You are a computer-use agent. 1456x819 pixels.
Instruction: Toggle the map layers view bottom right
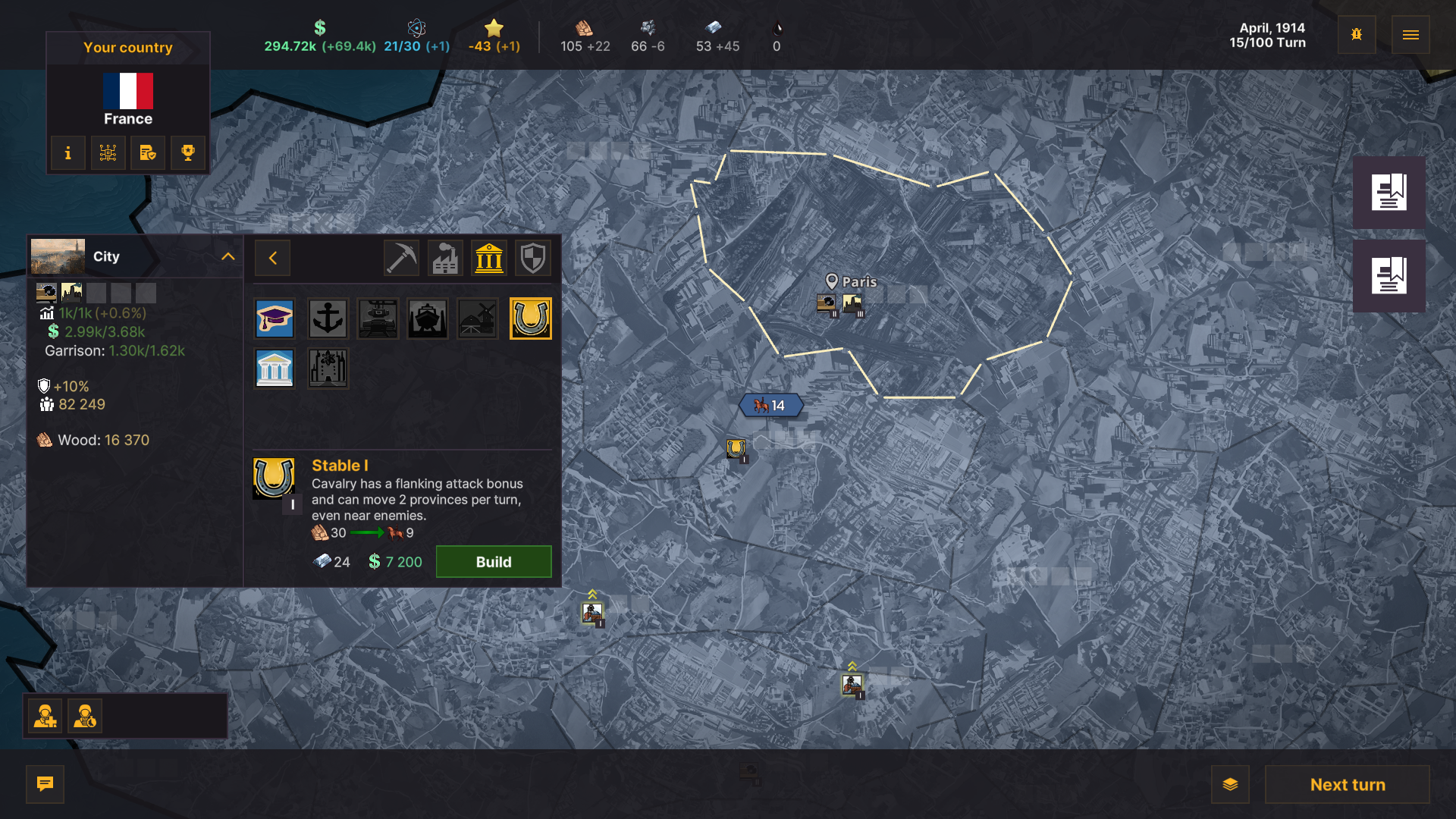[1229, 785]
